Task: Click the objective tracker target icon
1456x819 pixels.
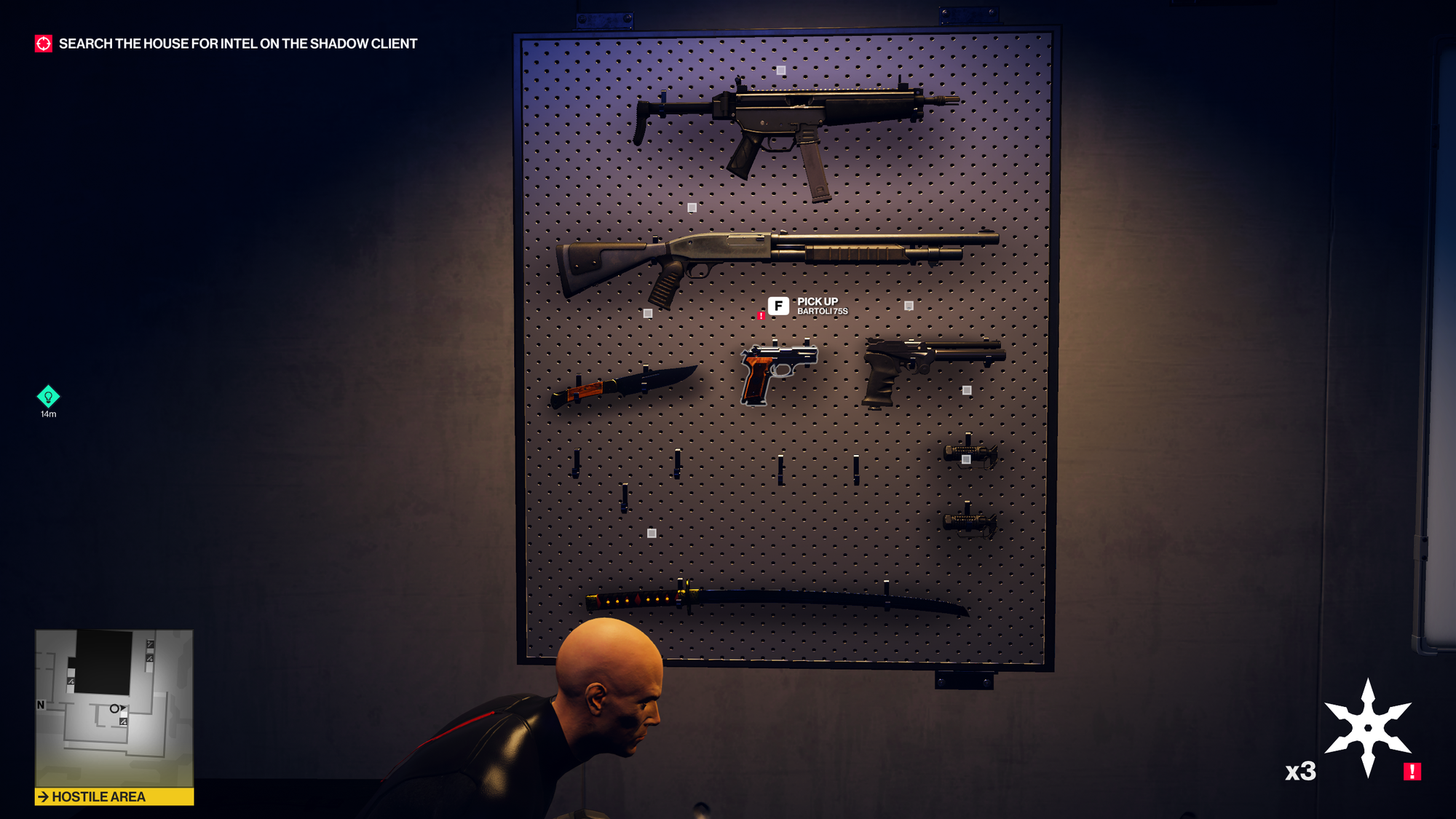Action: (x=44, y=44)
